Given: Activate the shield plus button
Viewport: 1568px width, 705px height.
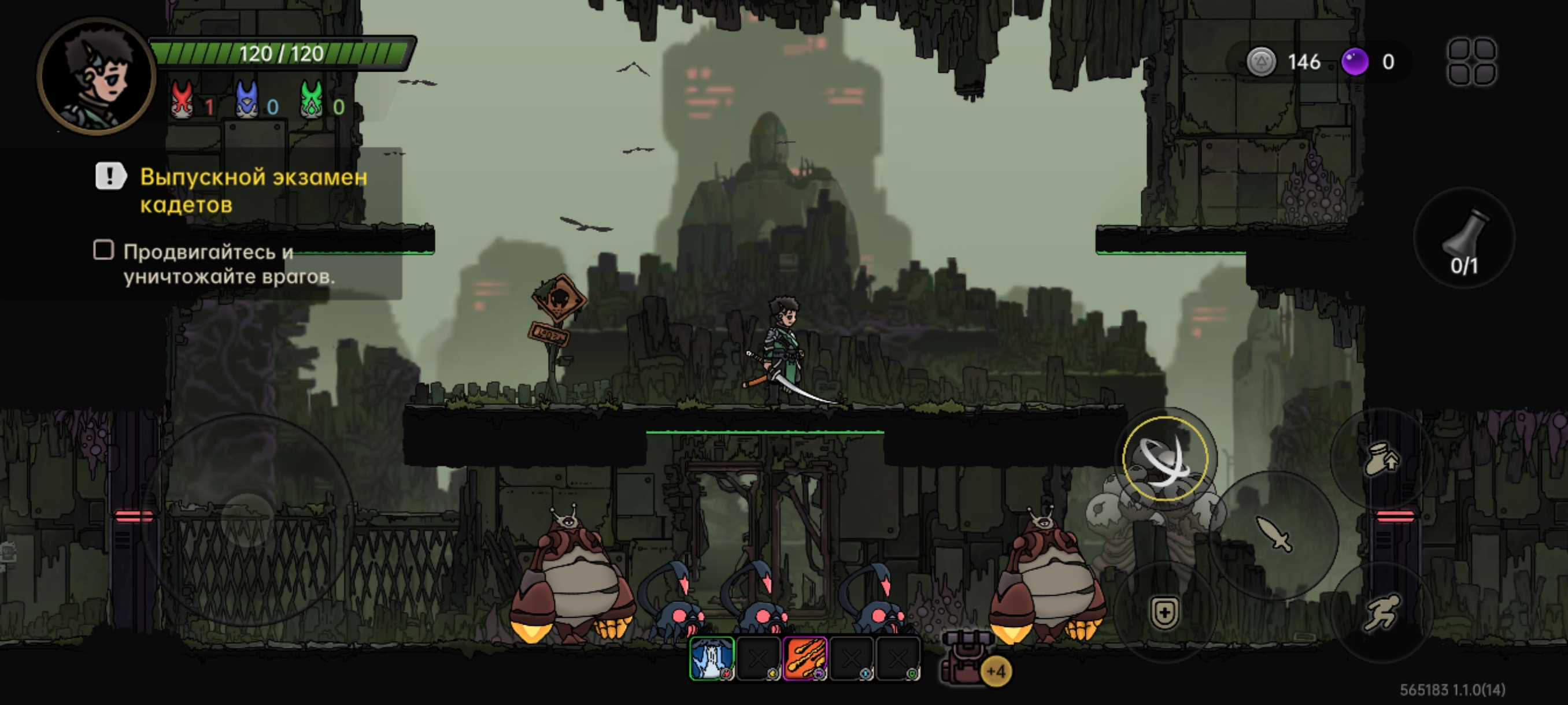Looking at the screenshot, I should click(1164, 612).
